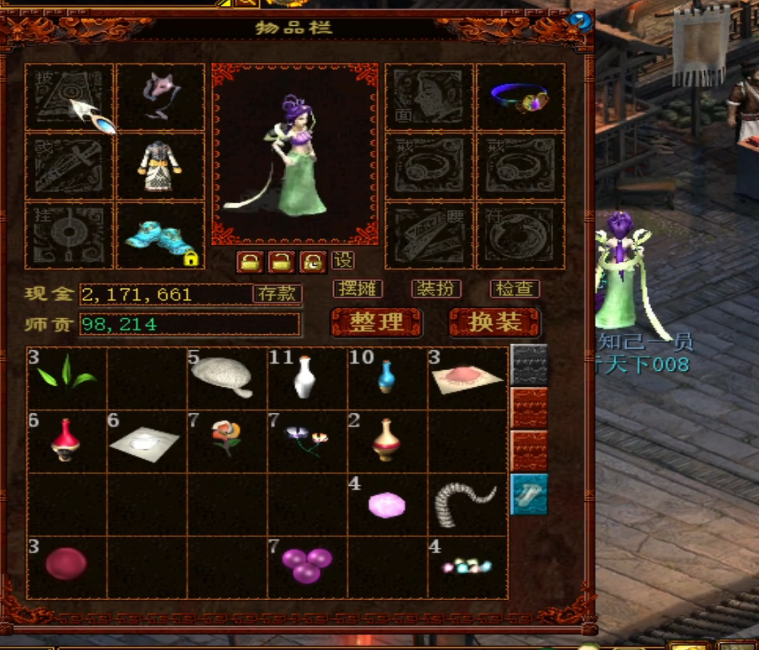759x650 pixels.
Task: Select the equipped cyan shoes slot
Action: (x=161, y=236)
